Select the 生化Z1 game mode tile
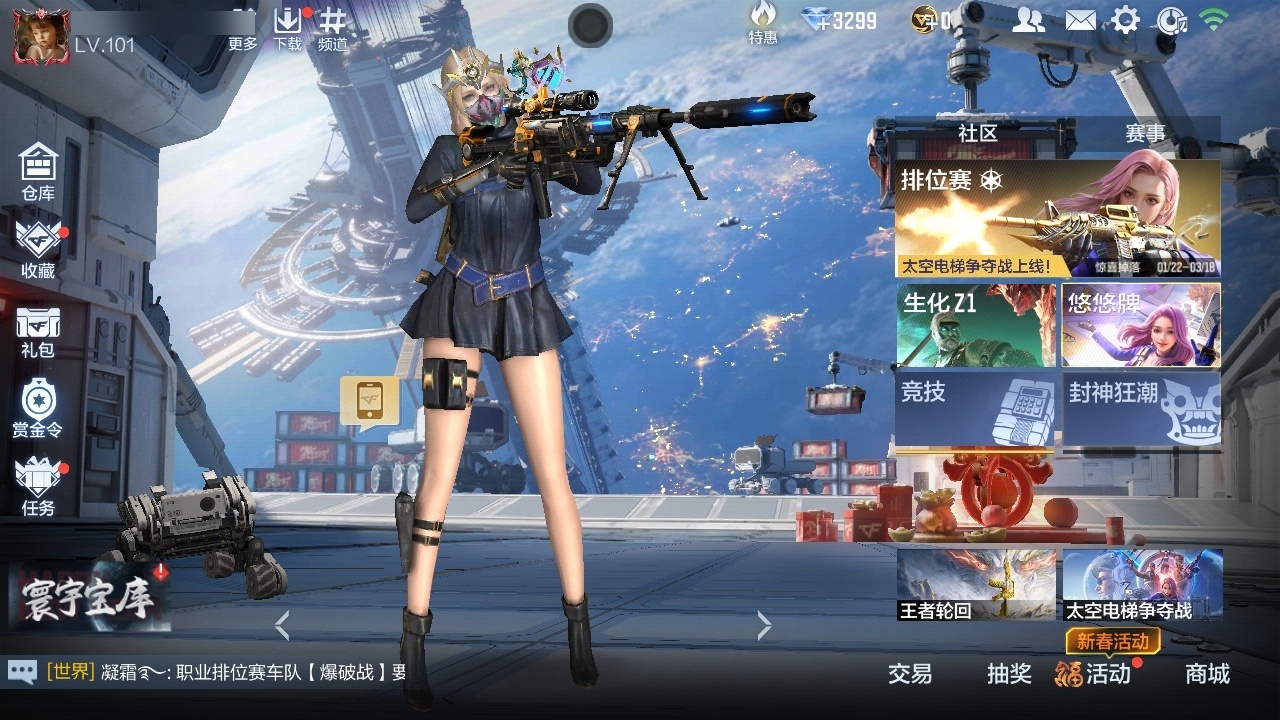 coord(976,325)
